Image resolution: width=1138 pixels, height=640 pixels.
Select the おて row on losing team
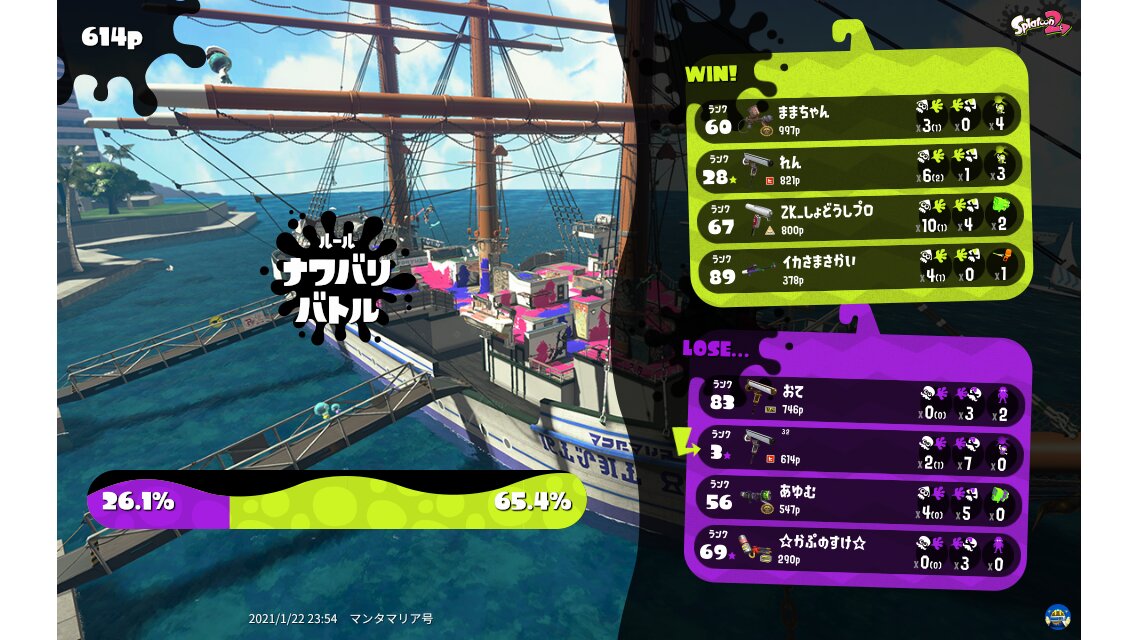[x=862, y=400]
